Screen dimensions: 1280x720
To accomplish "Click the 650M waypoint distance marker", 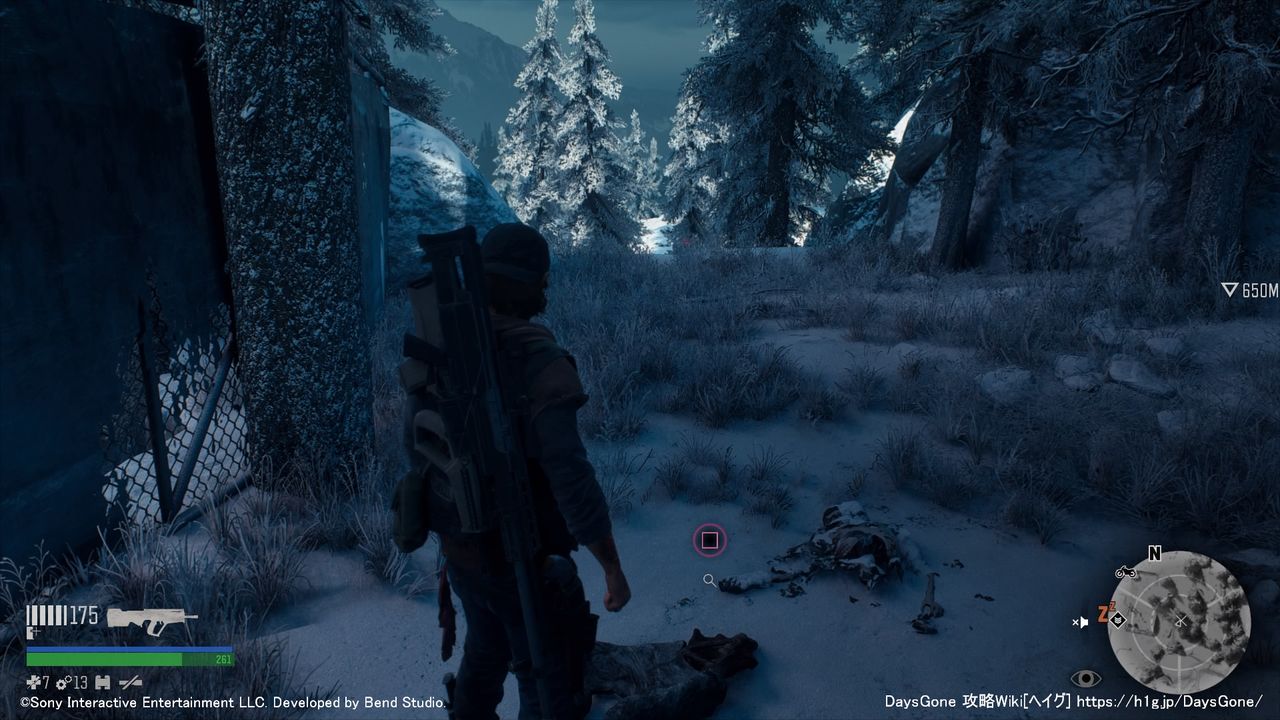I will click(x=1249, y=290).
